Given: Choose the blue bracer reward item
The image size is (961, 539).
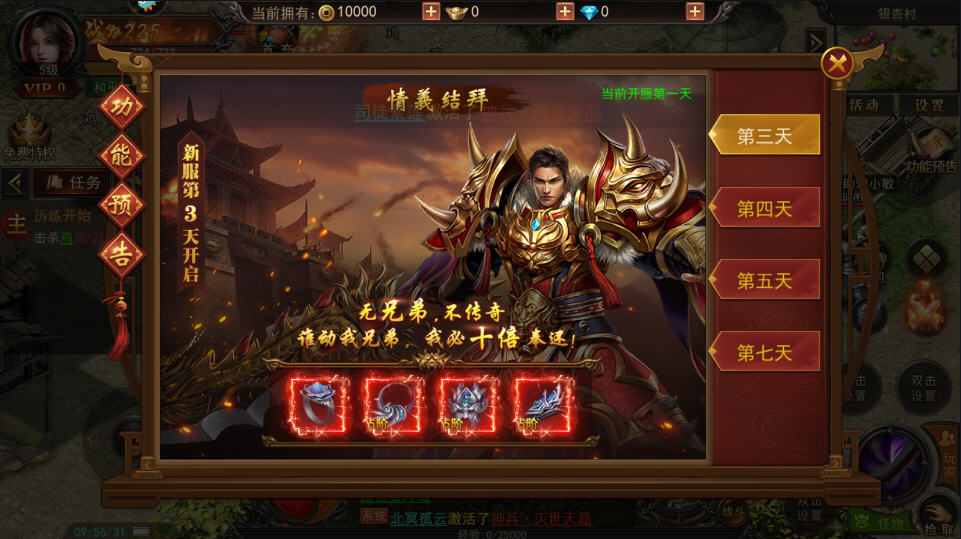Looking at the screenshot, I should [543, 405].
